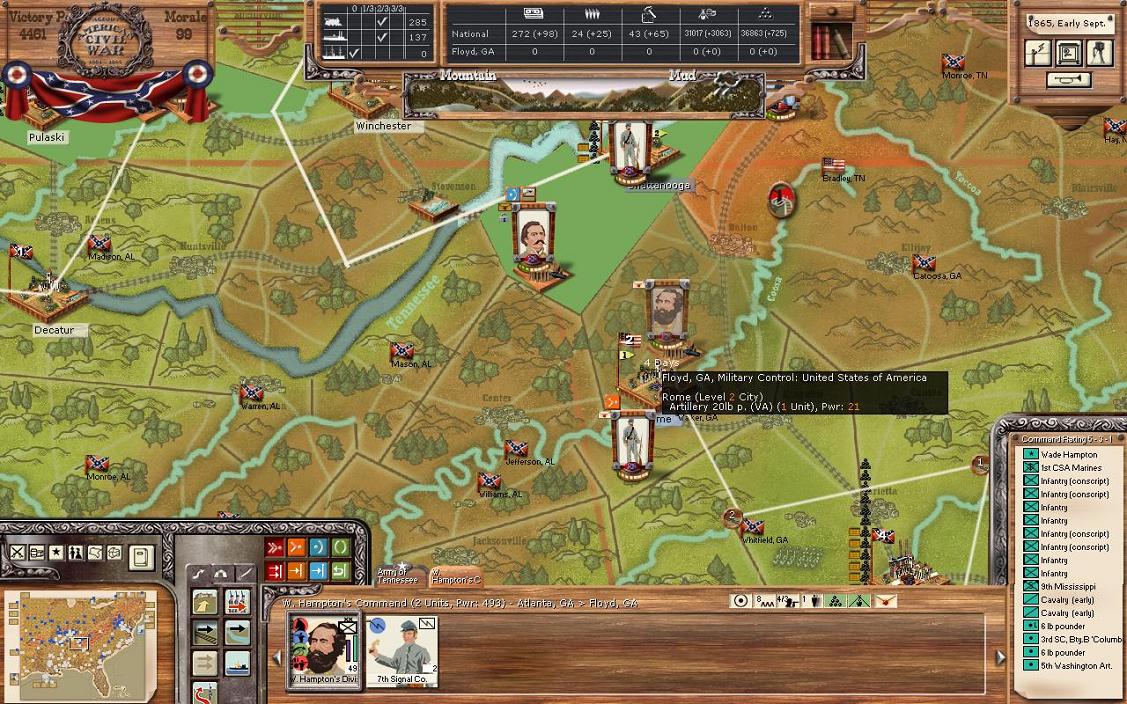Choose the red double-arrow assault posture

coord(275,547)
